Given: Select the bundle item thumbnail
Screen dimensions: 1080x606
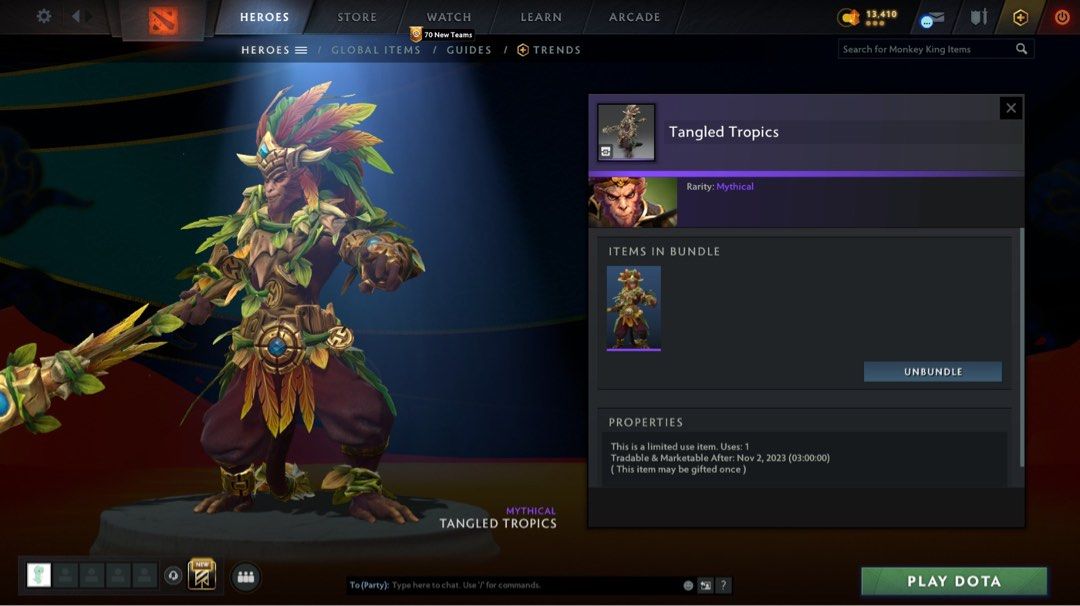Looking at the screenshot, I should pyautogui.click(x=634, y=308).
